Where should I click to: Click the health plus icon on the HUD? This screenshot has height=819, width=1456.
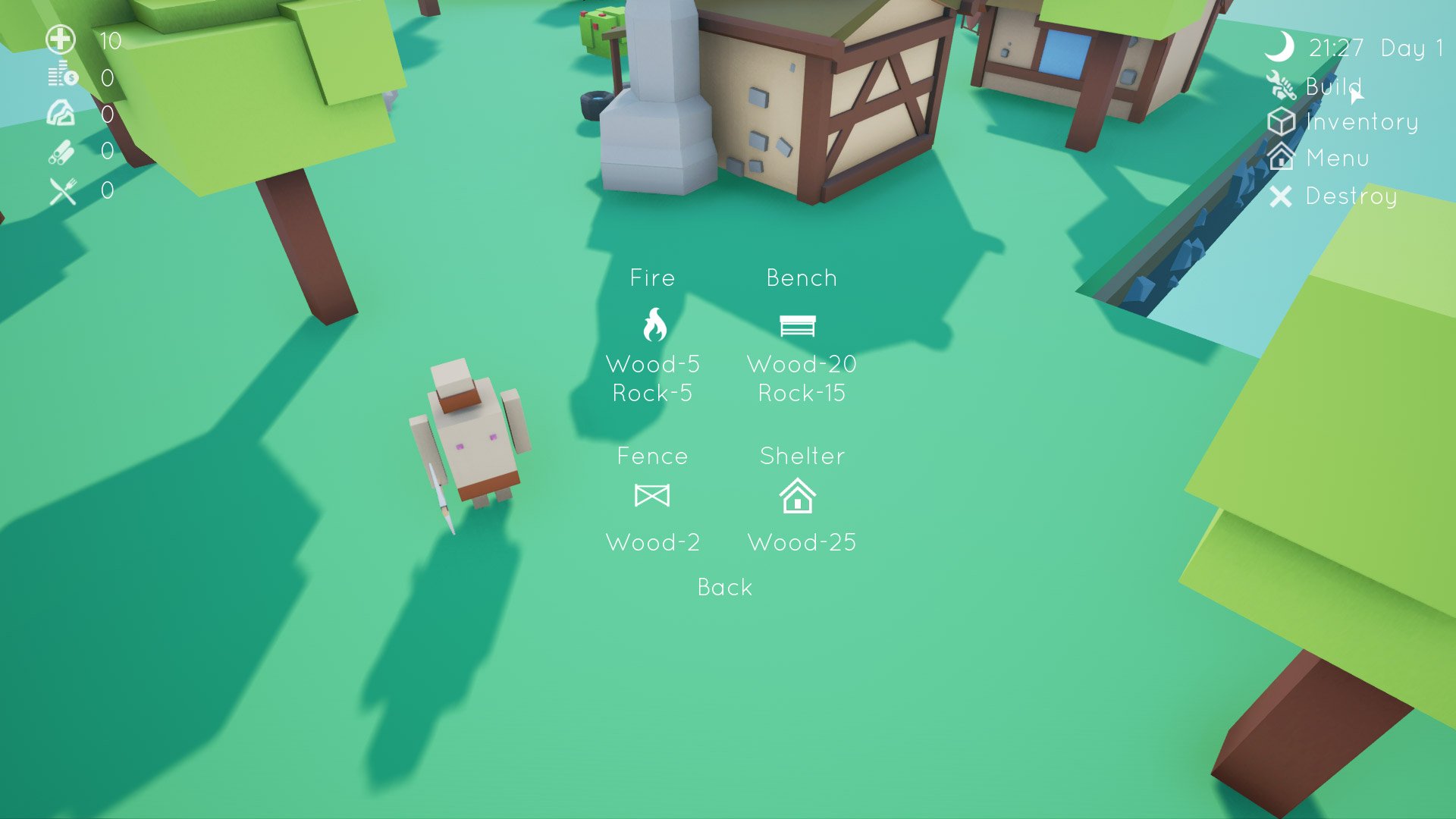pos(61,39)
